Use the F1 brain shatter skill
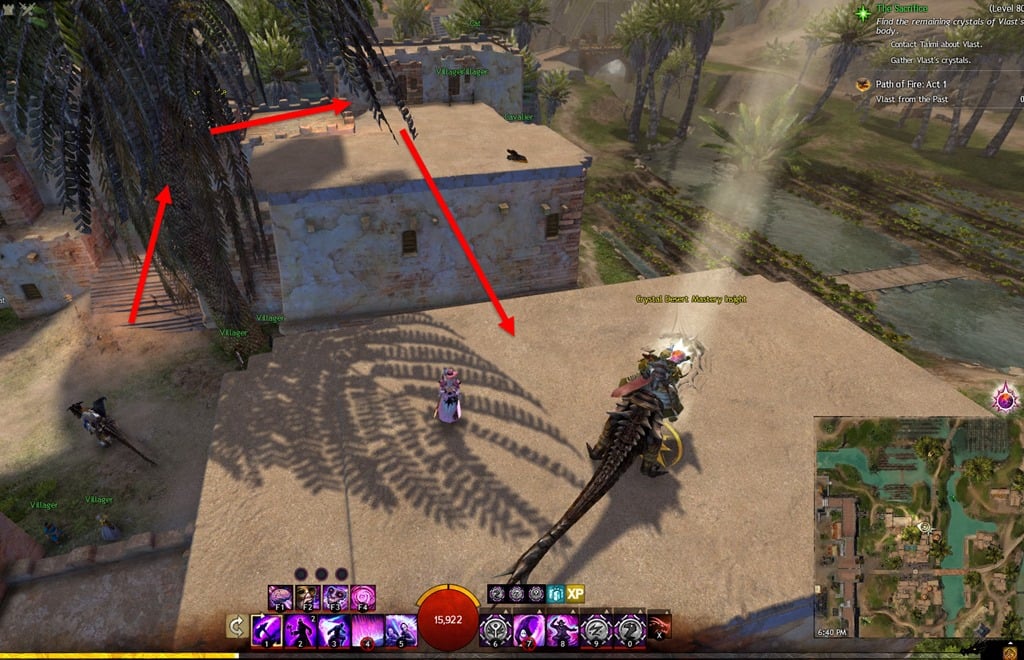Image resolution: width=1024 pixels, height=660 pixels. [x=281, y=598]
